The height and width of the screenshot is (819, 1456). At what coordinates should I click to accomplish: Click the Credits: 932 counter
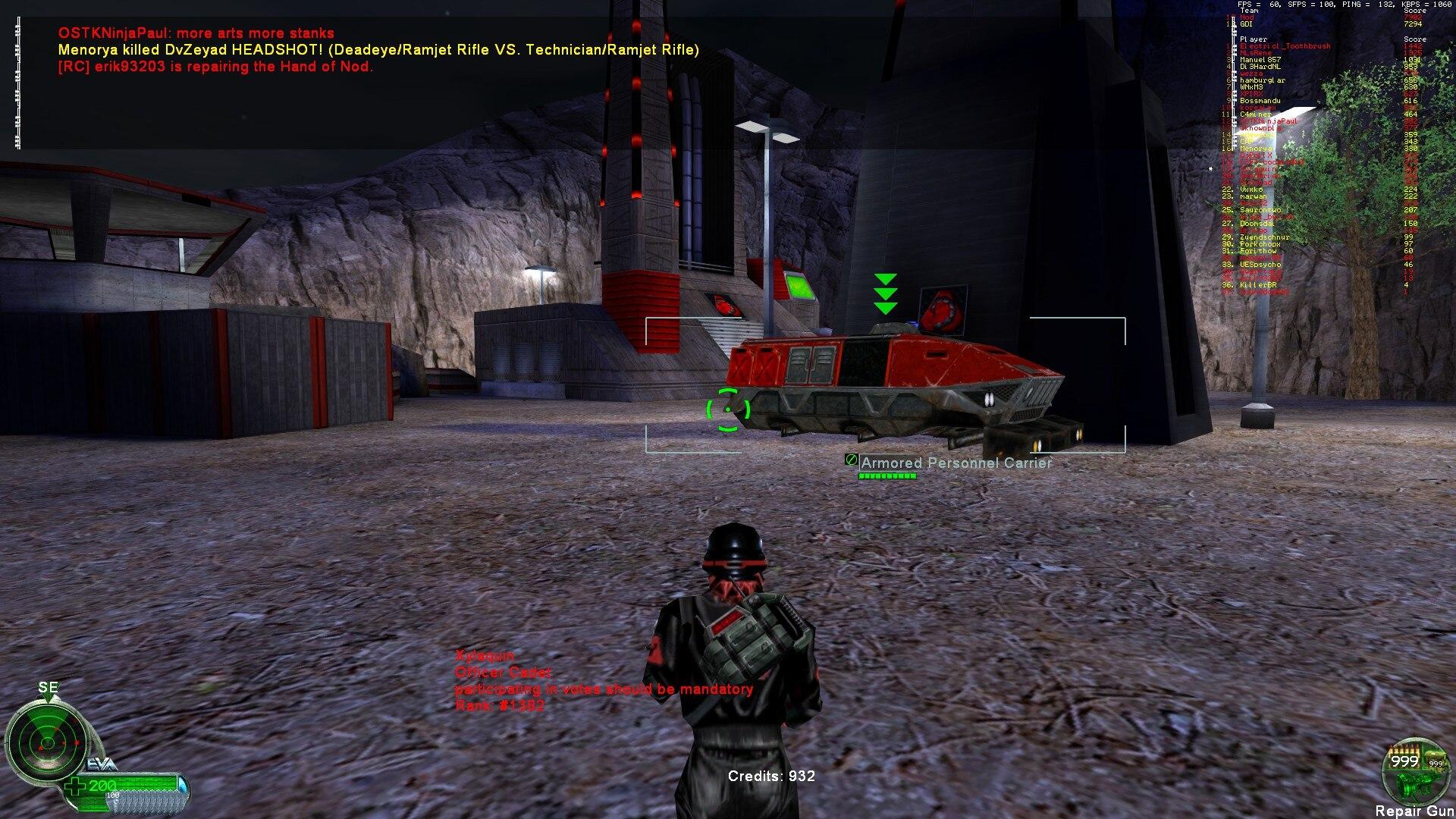coord(770,776)
